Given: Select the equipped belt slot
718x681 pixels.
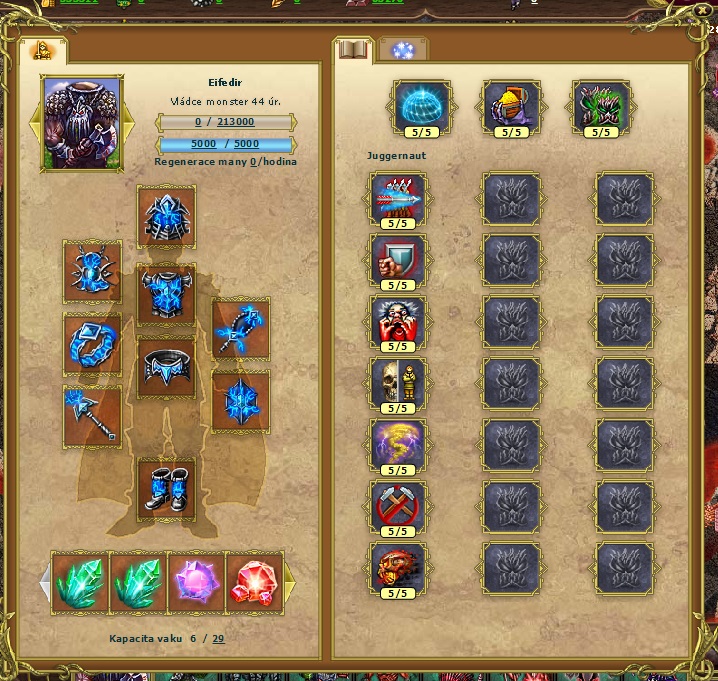Looking at the screenshot, I should click(x=166, y=368).
